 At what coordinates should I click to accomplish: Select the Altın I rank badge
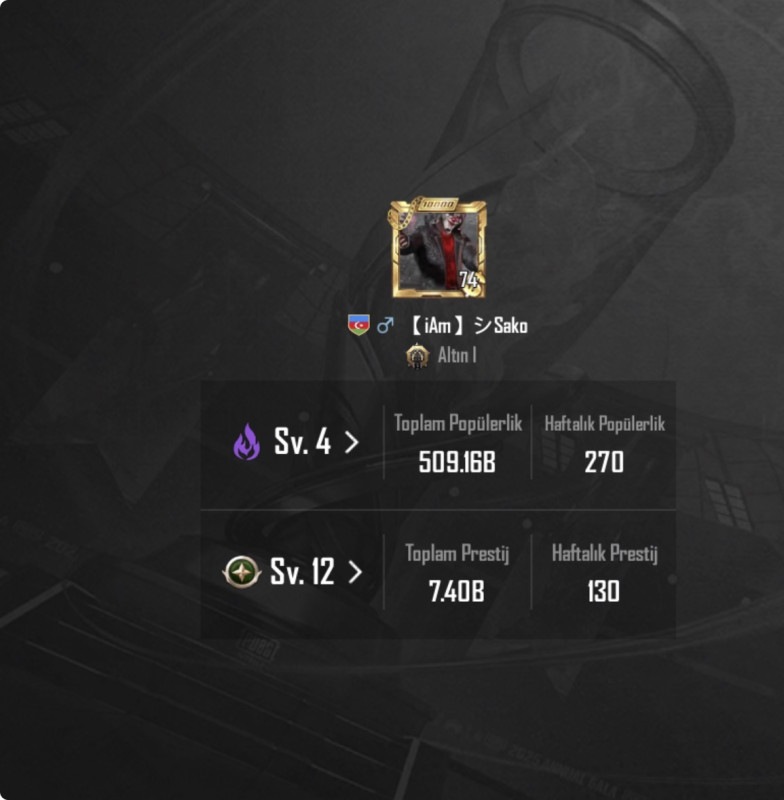coord(417,356)
